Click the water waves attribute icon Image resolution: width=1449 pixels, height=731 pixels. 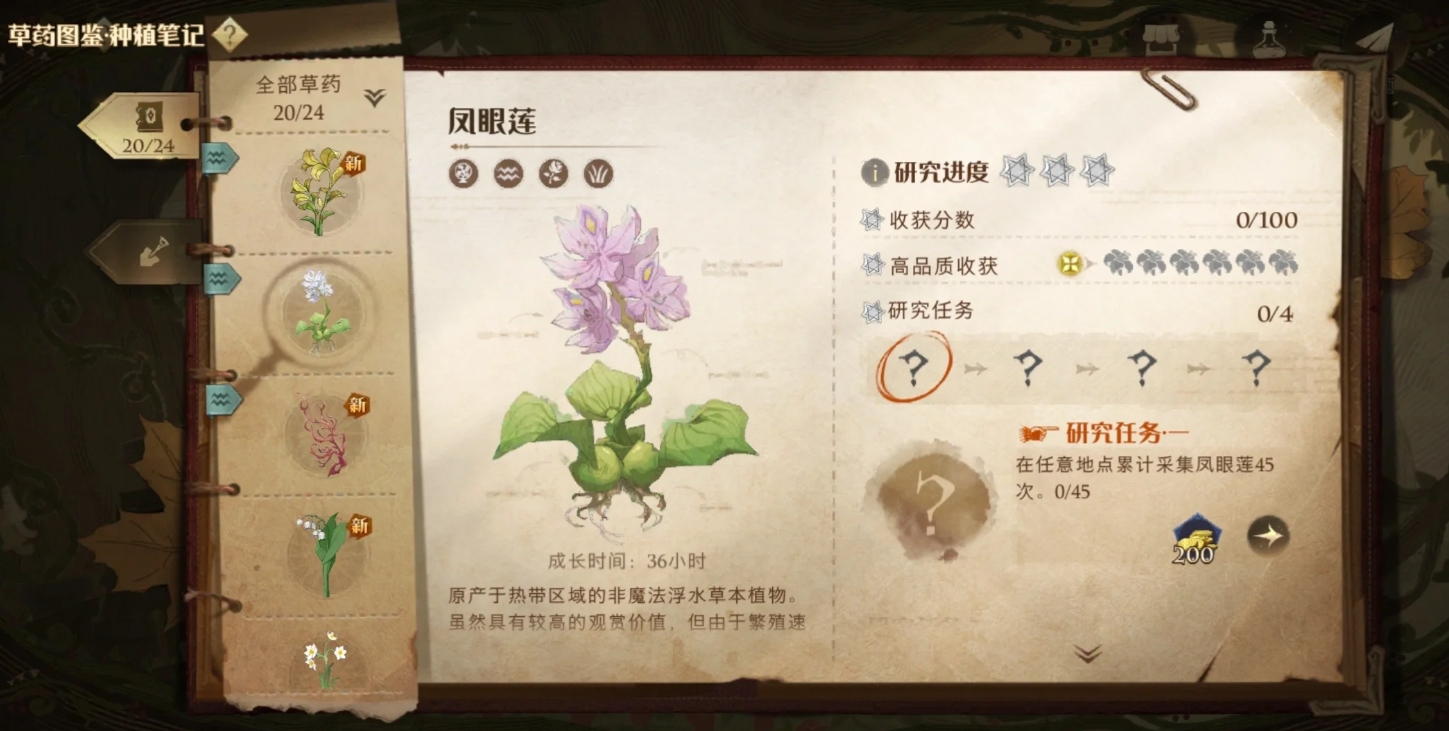click(x=508, y=174)
